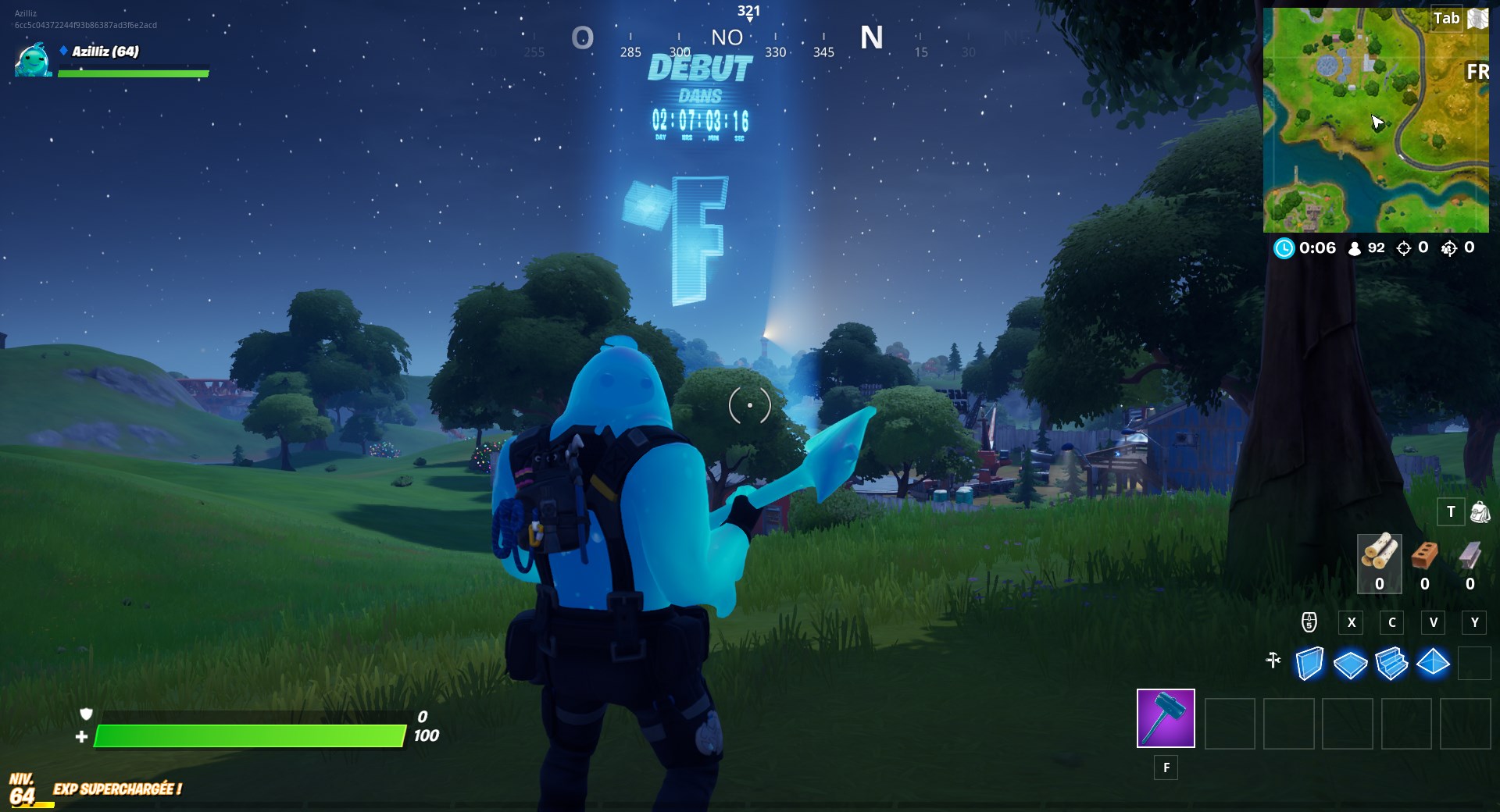Click the mouse wheel keybind icon
The width and height of the screenshot is (1500, 812).
(x=1308, y=623)
